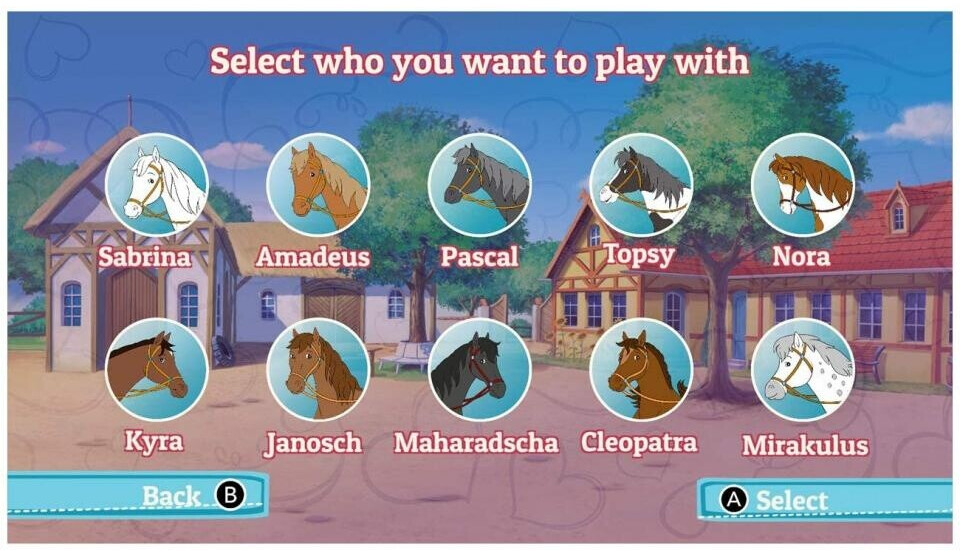This screenshot has height=551, width=960.
Task: Select the spotted horse Mirakulus
Action: [x=802, y=370]
